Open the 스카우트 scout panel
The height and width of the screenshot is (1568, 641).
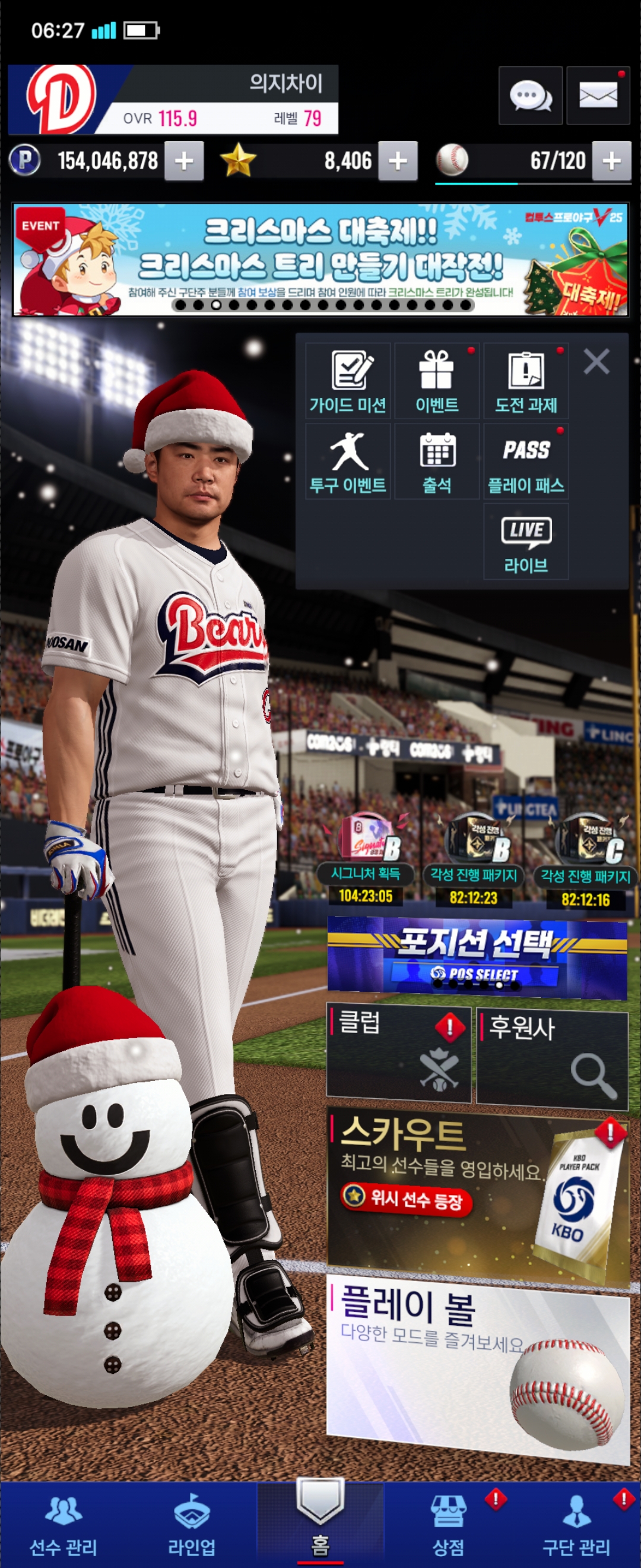477,1192
